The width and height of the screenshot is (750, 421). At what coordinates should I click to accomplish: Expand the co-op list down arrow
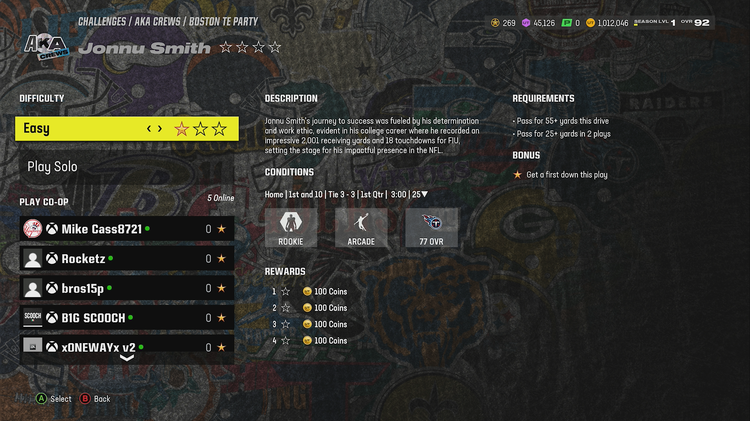pyautogui.click(x=127, y=358)
